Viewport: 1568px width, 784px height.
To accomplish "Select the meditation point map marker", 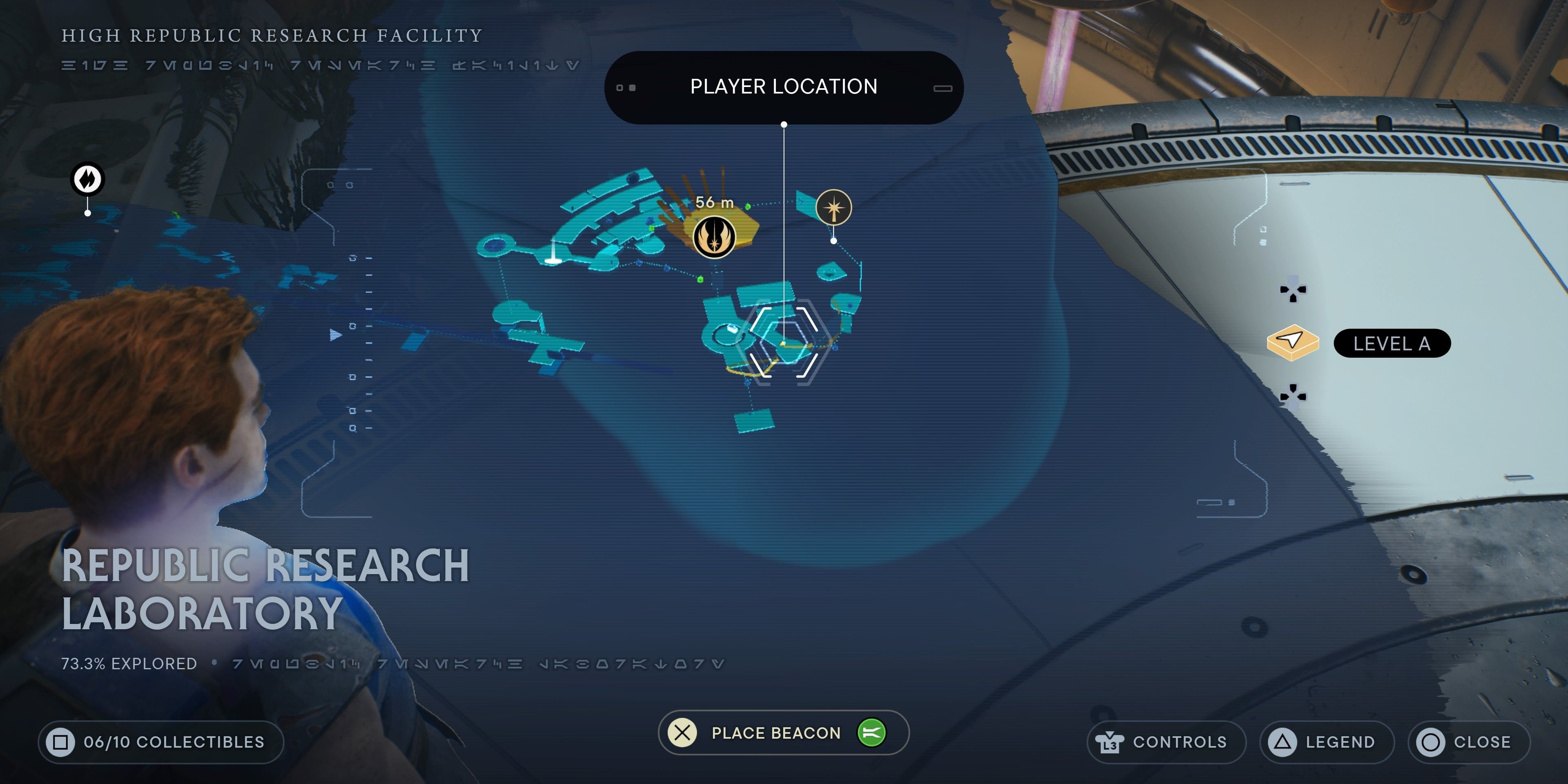I will point(833,208).
